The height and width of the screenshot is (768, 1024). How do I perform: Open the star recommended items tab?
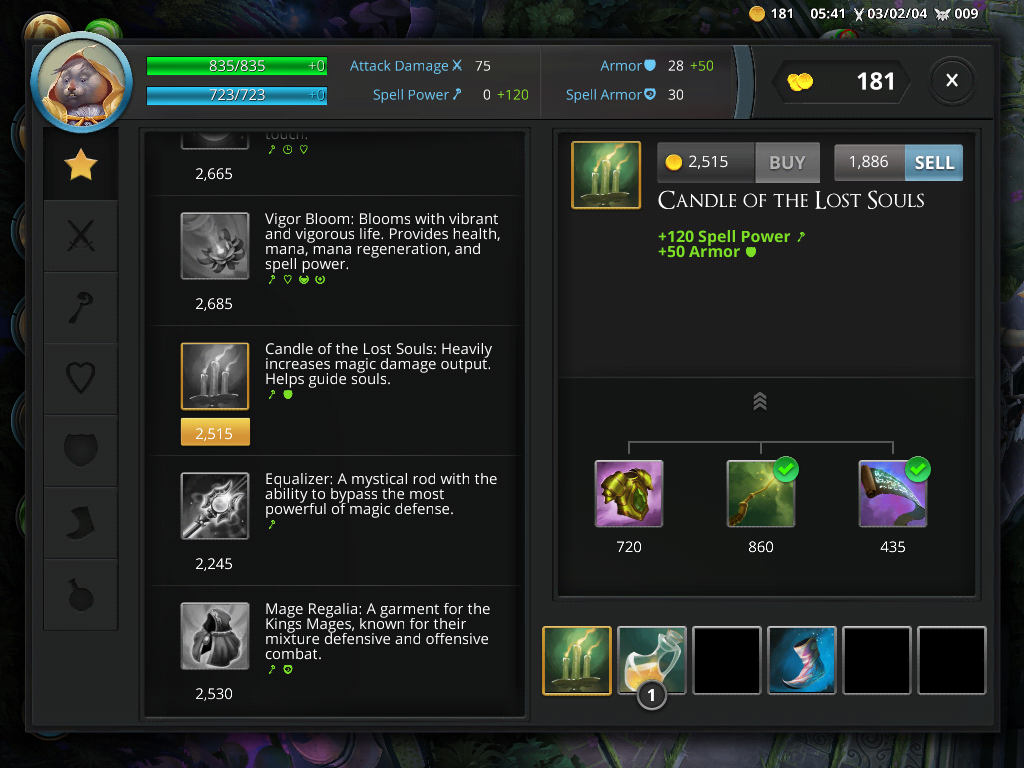click(80, 165)
